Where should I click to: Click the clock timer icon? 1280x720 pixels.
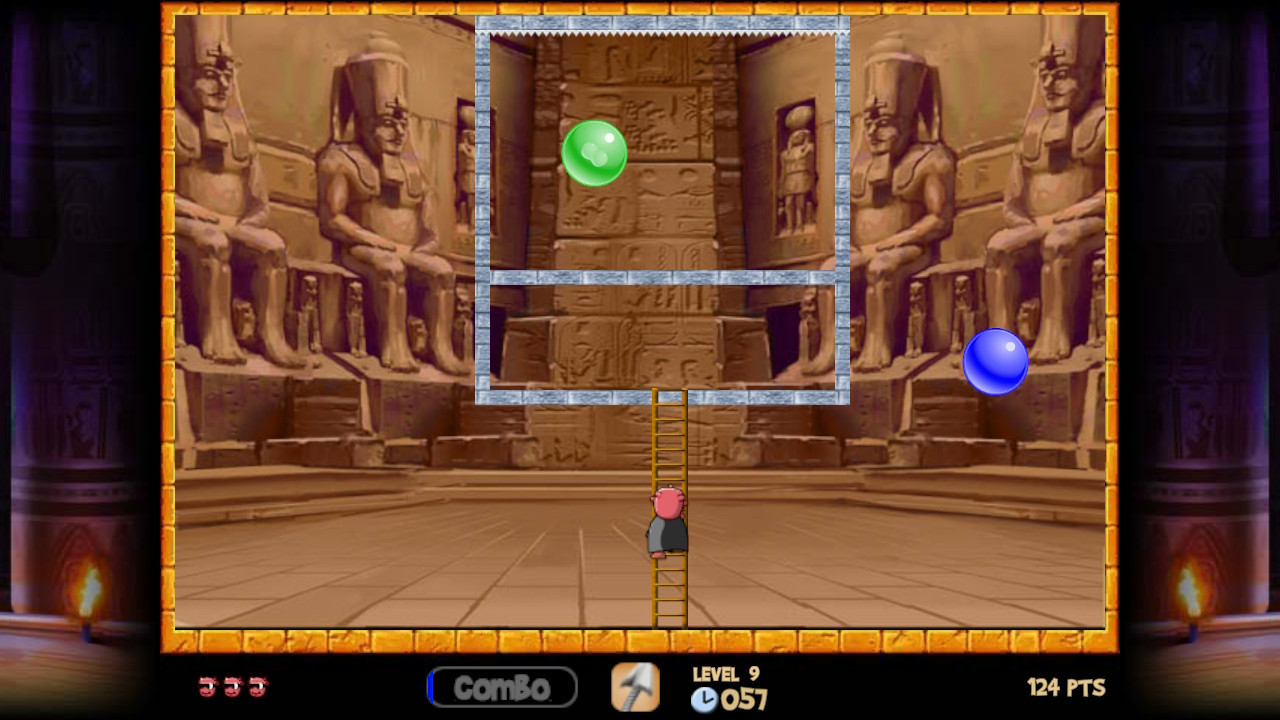pyautogui.click(x=705, y=700)
